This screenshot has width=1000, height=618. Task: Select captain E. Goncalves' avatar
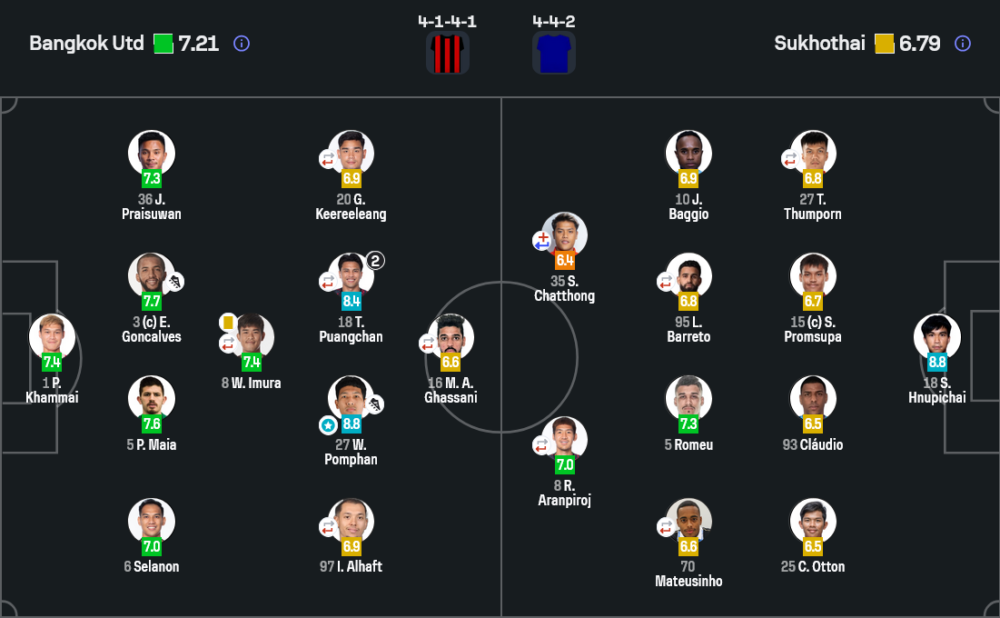pos(152,276)
